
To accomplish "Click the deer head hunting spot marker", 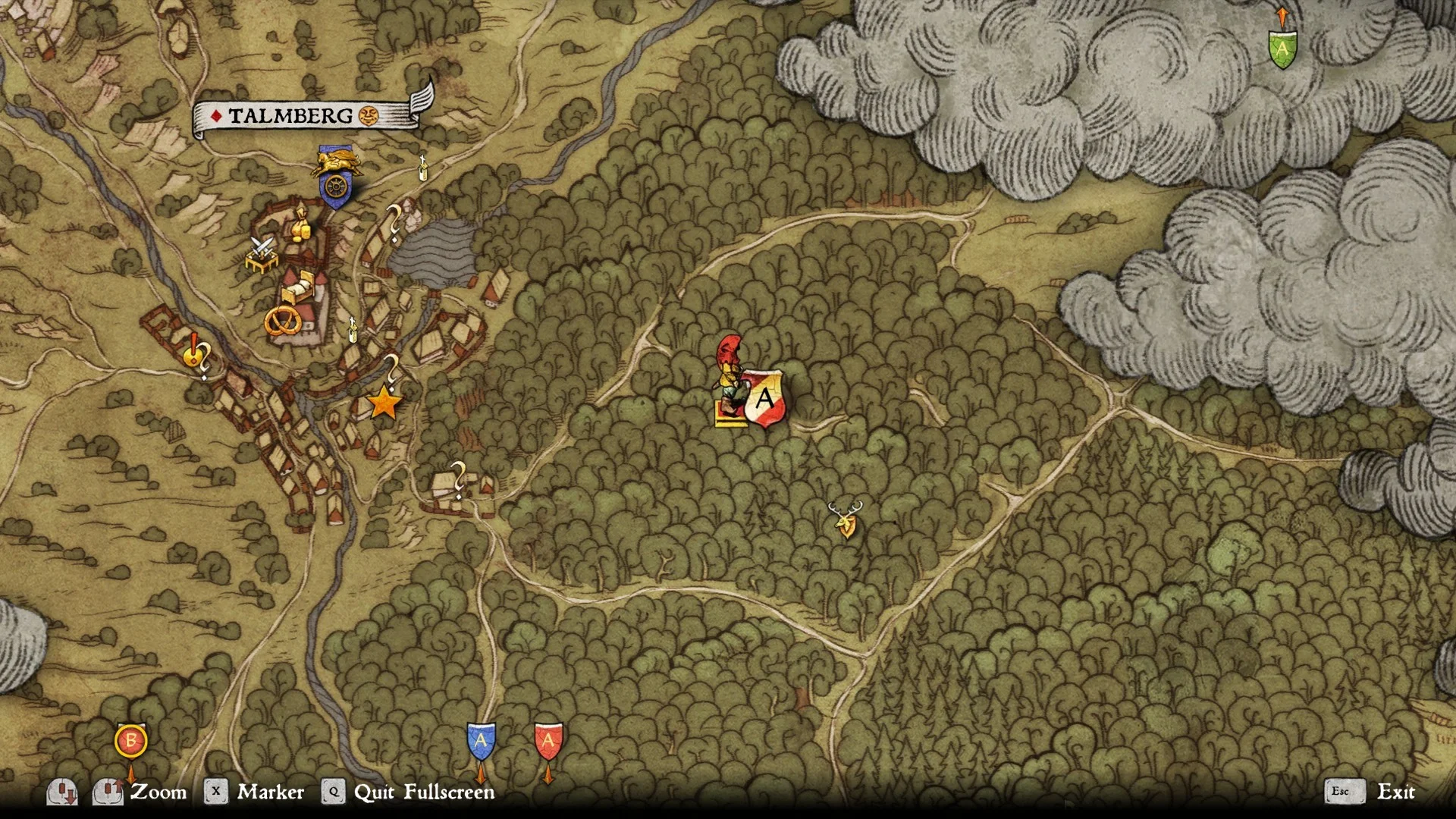I will pyautogui.click(x=846, y=519).
